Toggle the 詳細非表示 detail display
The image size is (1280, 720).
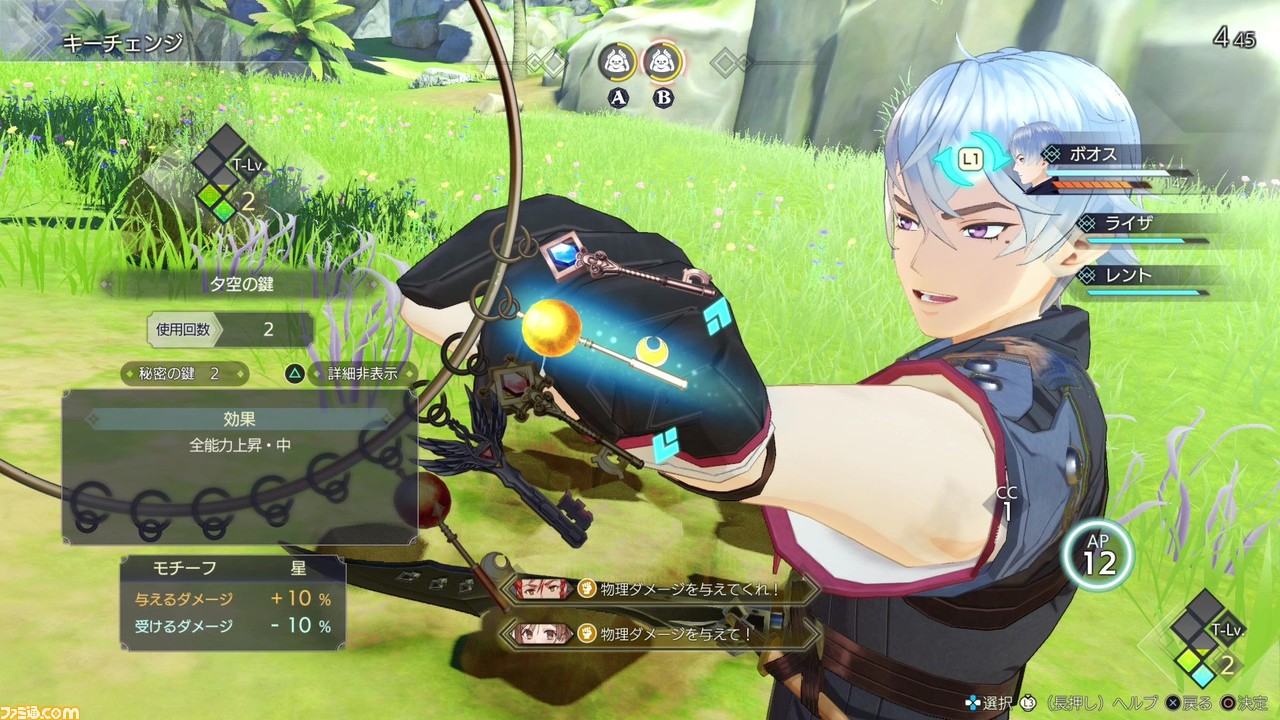coord(350,374)
